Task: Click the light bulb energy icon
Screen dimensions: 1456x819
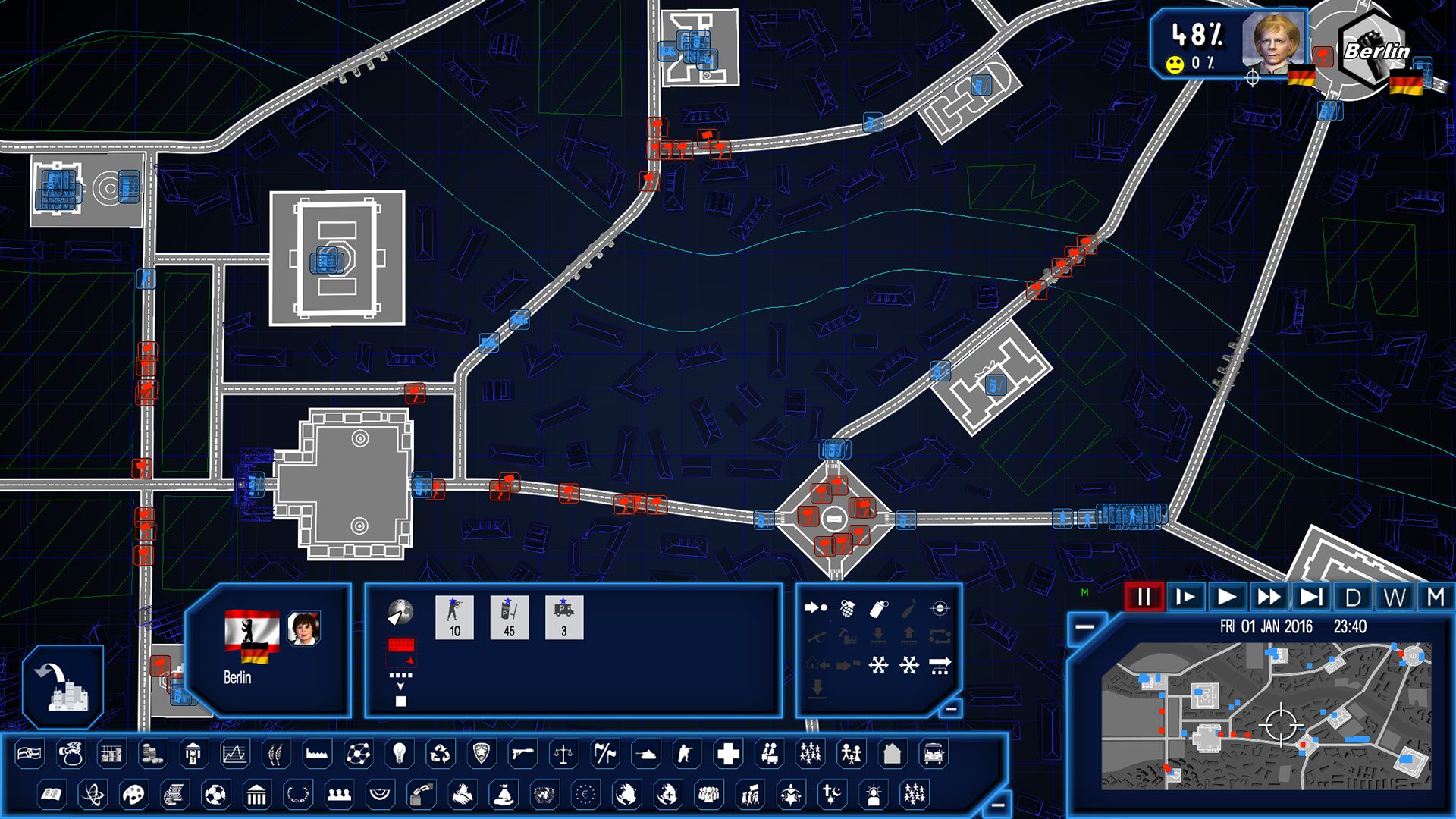Action: [400, 754]
